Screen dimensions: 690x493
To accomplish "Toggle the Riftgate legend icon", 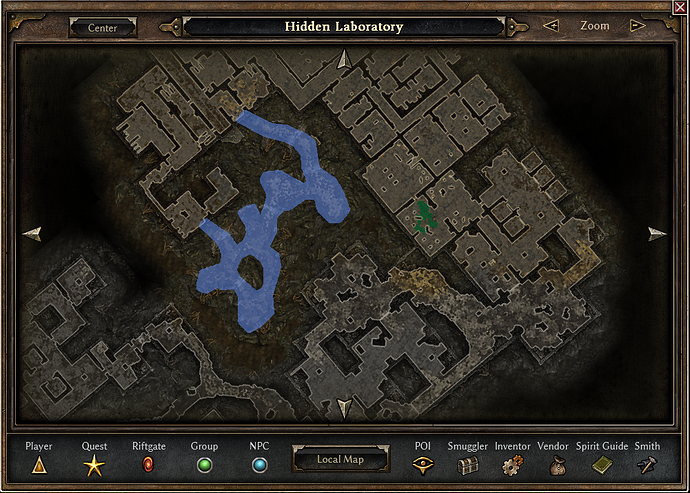I will click(x=149, y=465).
